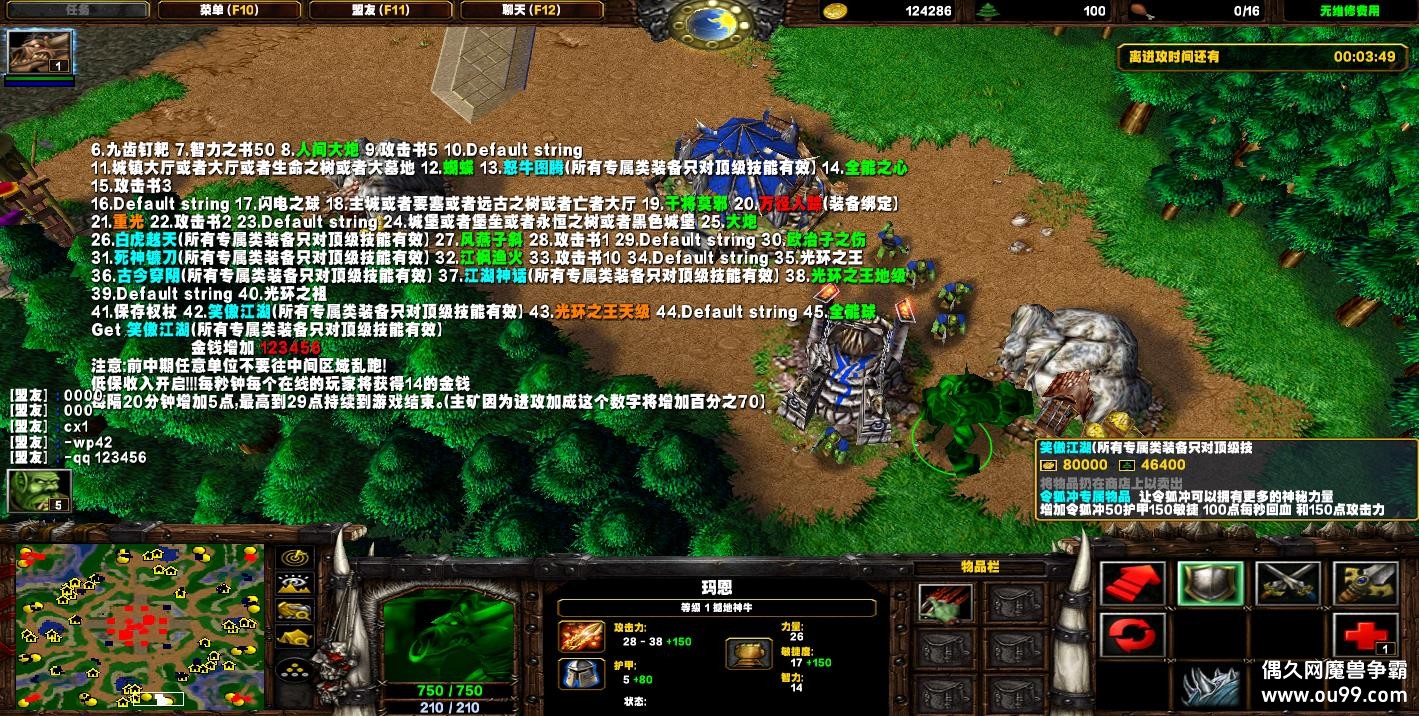The width and height of the screenshot is (1419, 716).
Task: Choose the crossed swords Hold Position command
Action: [x=1288, y=582]
